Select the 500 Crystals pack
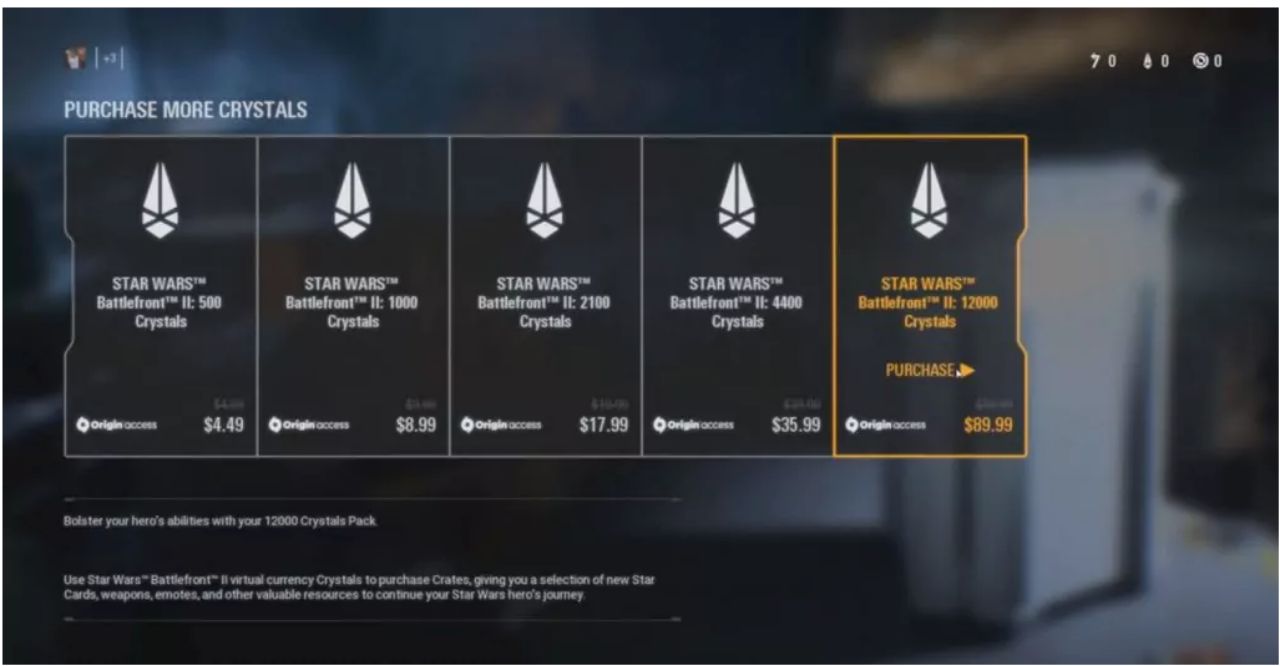 pos(161,296)
